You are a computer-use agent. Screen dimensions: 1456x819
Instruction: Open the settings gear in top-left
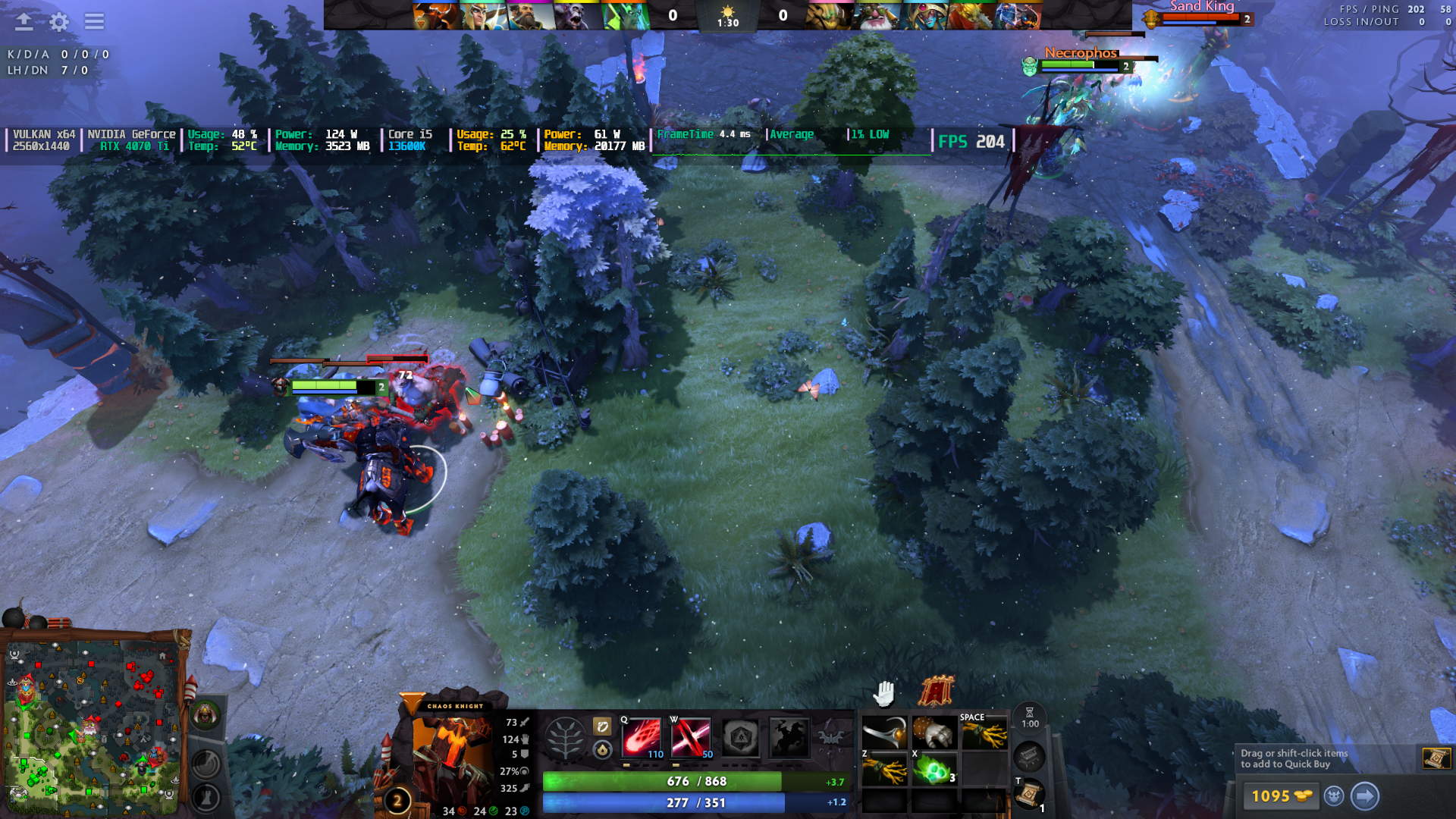58,22
